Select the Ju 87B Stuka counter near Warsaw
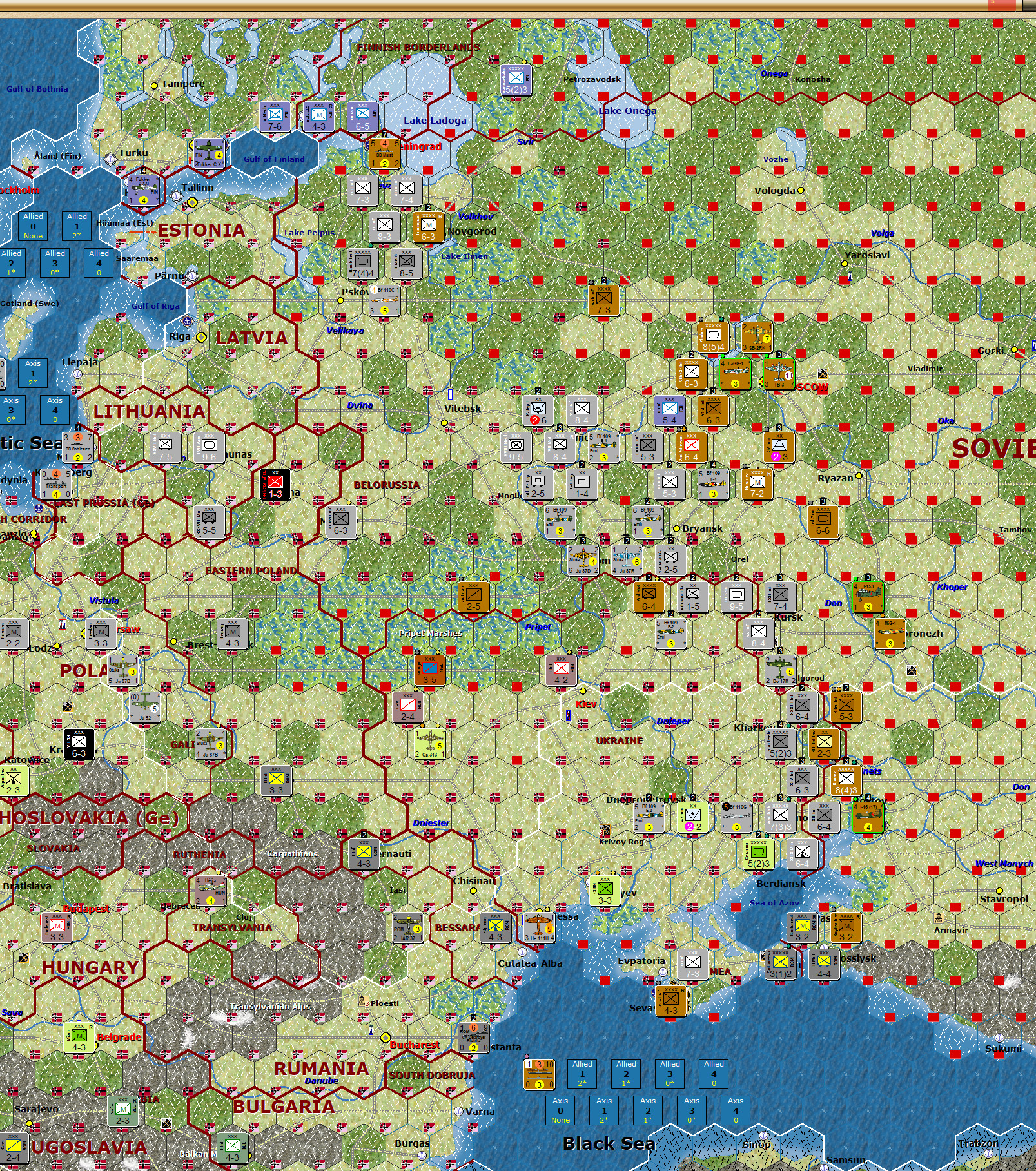Image resolution: width=1036 pixels, height=1171 pixels. [122, 670]
